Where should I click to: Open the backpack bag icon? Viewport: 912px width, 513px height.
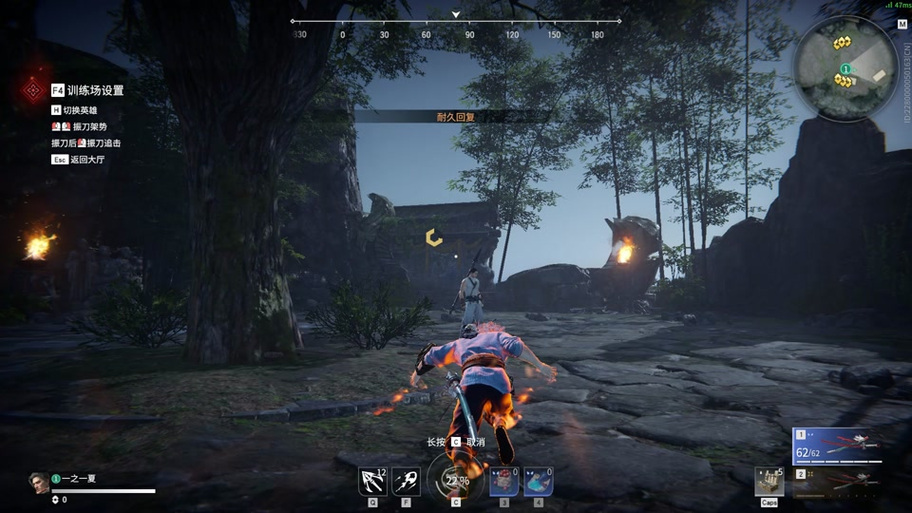click(768, 481)
